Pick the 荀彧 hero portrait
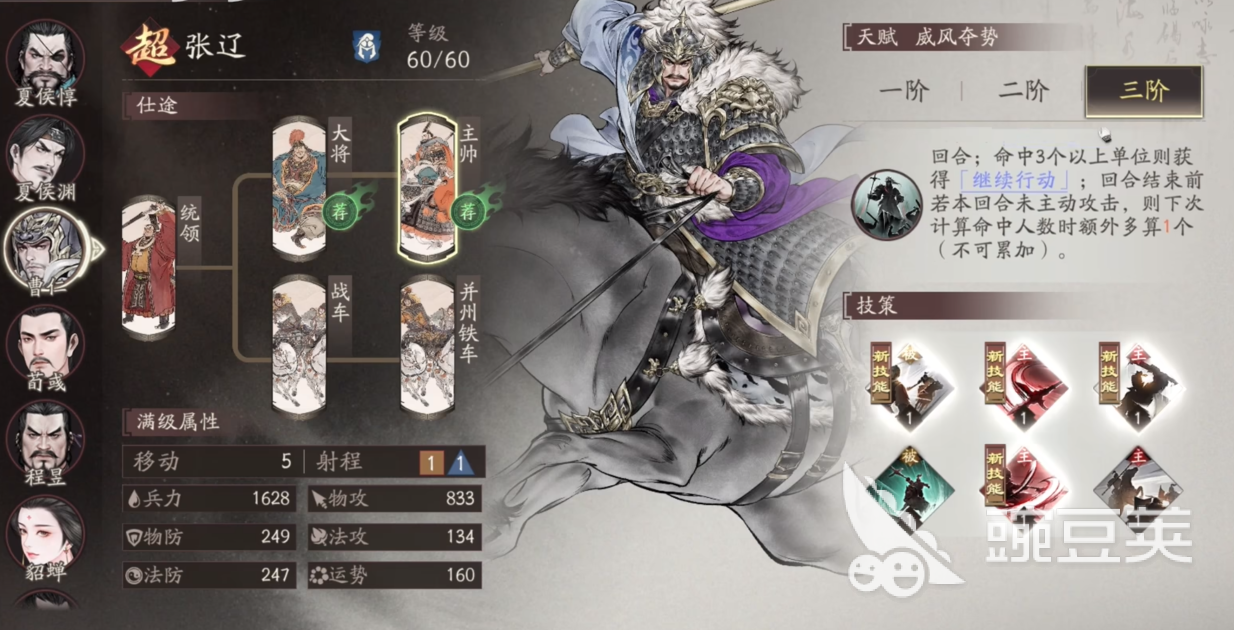Image resolution: width=1234 pixels, height=630 pixels. (45, 340)
